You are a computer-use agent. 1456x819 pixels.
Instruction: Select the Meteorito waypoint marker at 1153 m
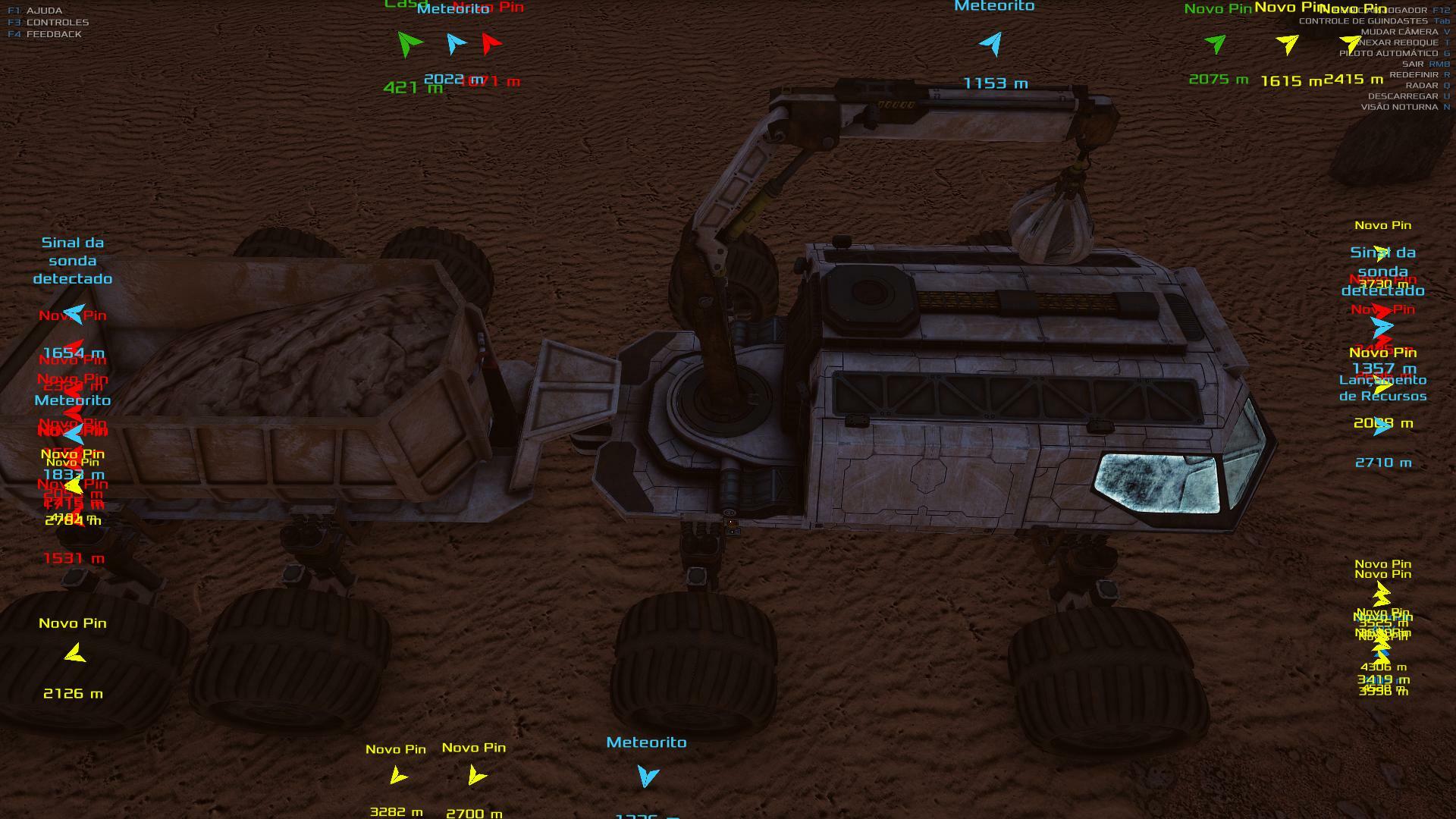point(992,44)
